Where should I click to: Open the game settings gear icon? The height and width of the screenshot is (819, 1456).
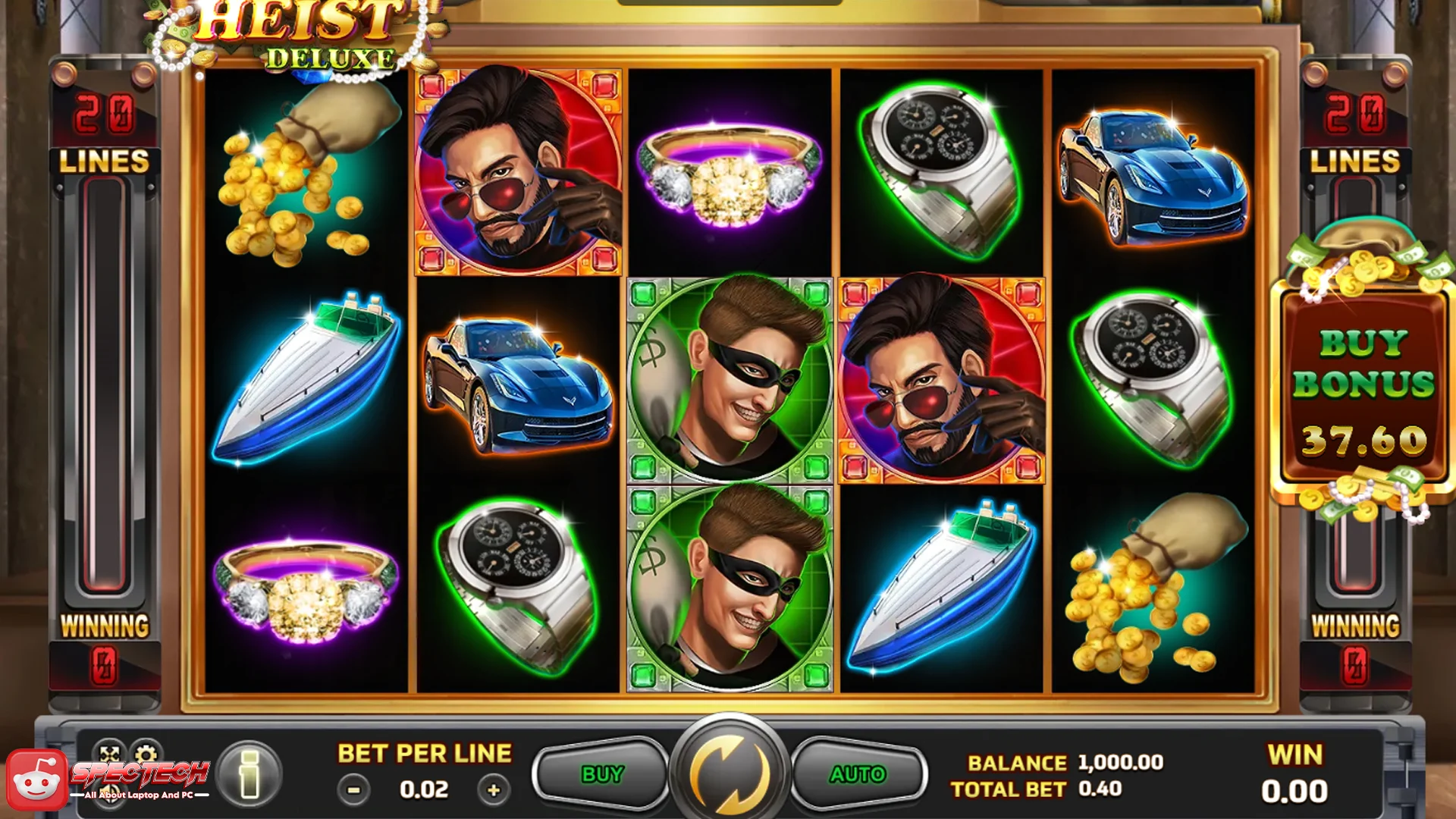146,754
